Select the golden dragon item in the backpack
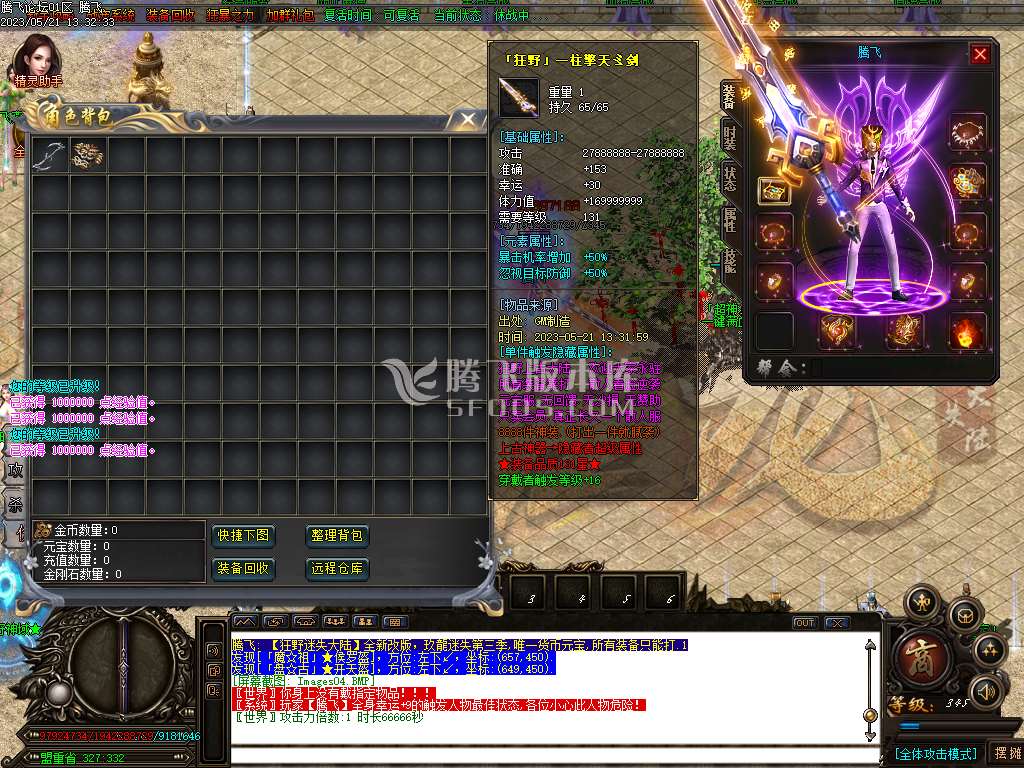This screenshot has height=768, width=1024. (86, 155)
